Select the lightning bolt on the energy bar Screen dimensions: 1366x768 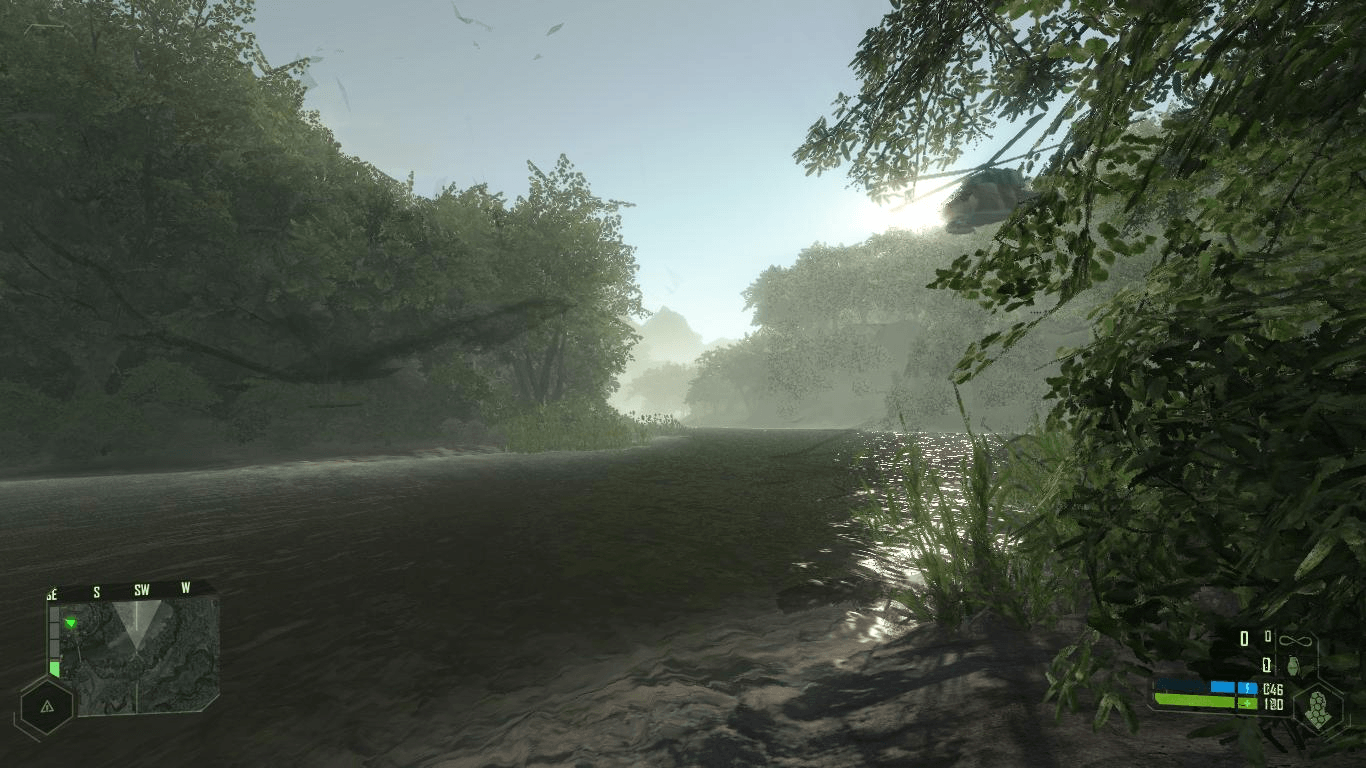pyautogui.click(x=1250, y=688)
